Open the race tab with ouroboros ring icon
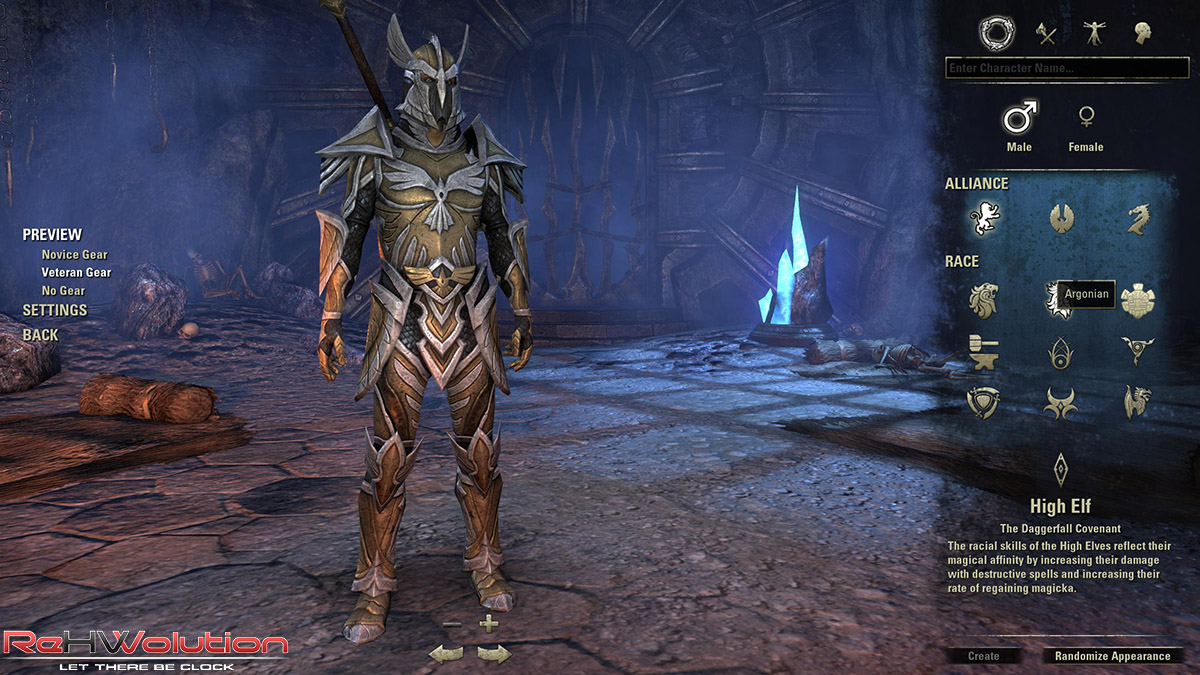This screenshot has height=675, width=1200. (x=996, y=34)
